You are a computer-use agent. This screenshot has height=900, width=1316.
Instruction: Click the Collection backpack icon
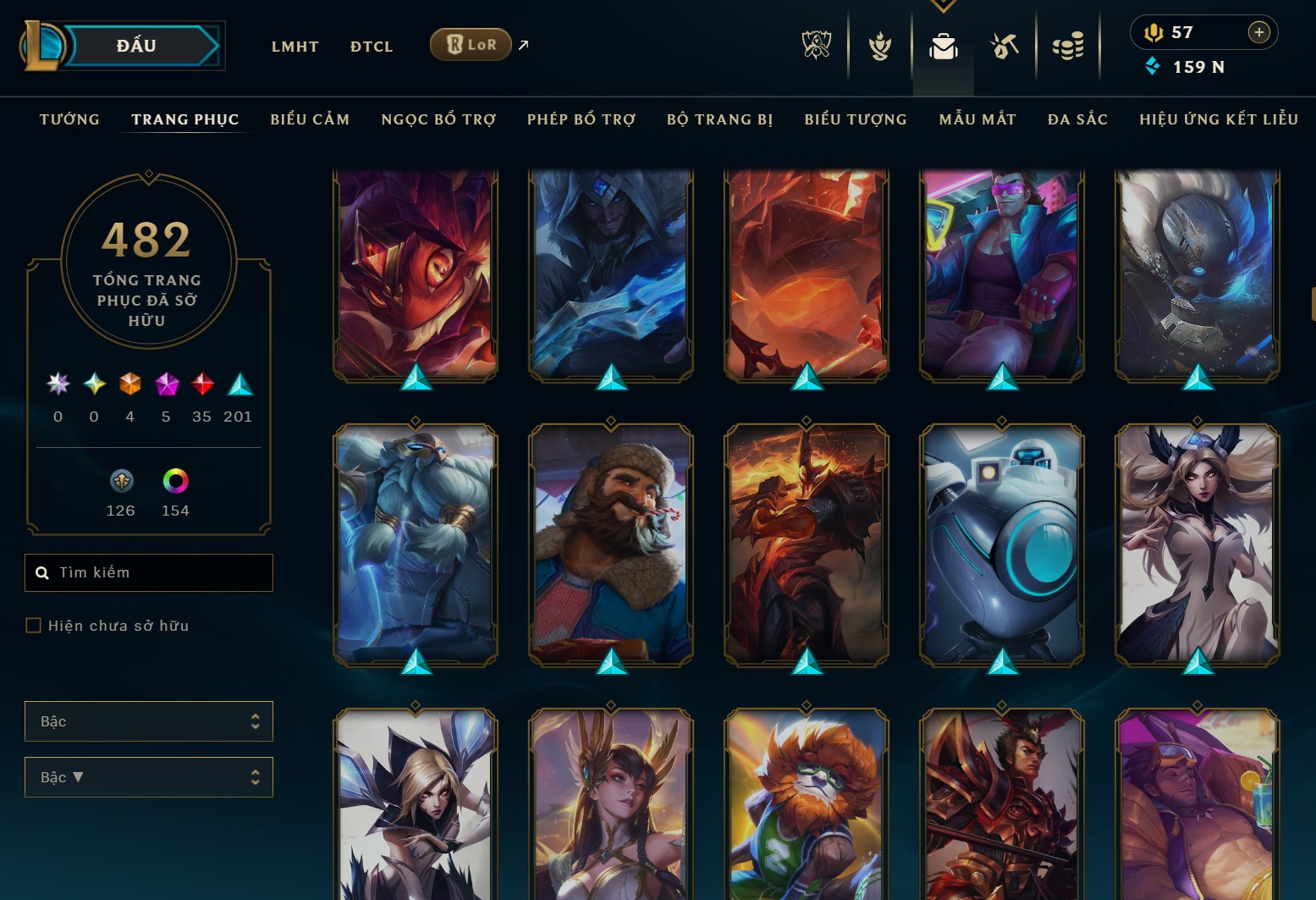(x=944, y=47)
